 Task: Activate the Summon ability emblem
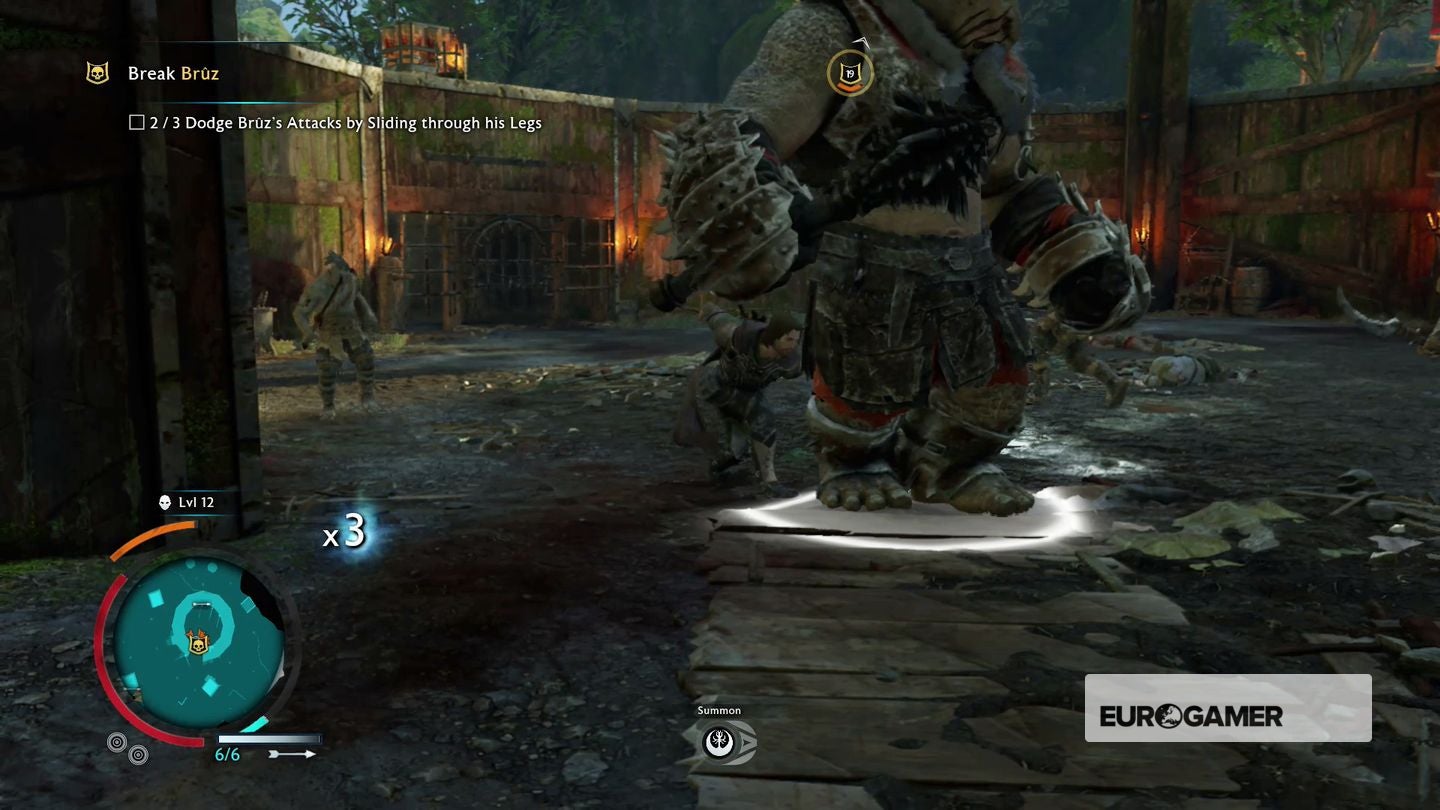(x=719, y=742)
